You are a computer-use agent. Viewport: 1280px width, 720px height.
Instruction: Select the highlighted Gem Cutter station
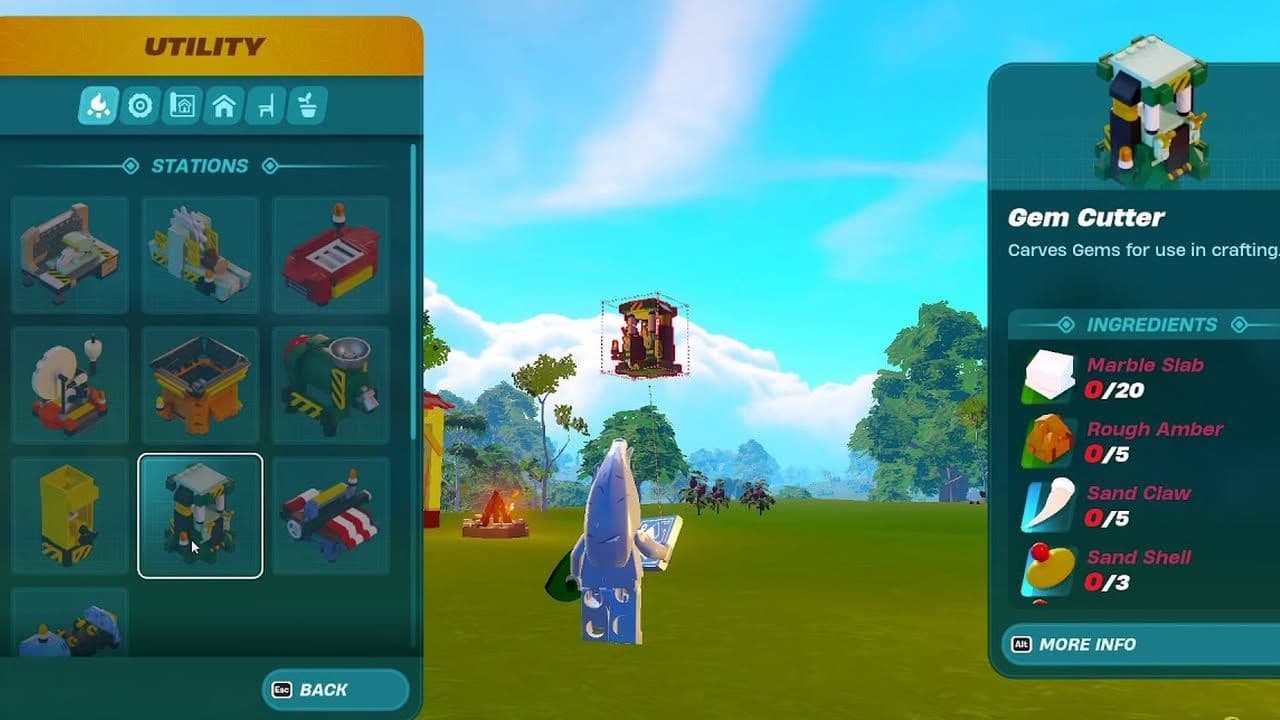coord(200,513)
